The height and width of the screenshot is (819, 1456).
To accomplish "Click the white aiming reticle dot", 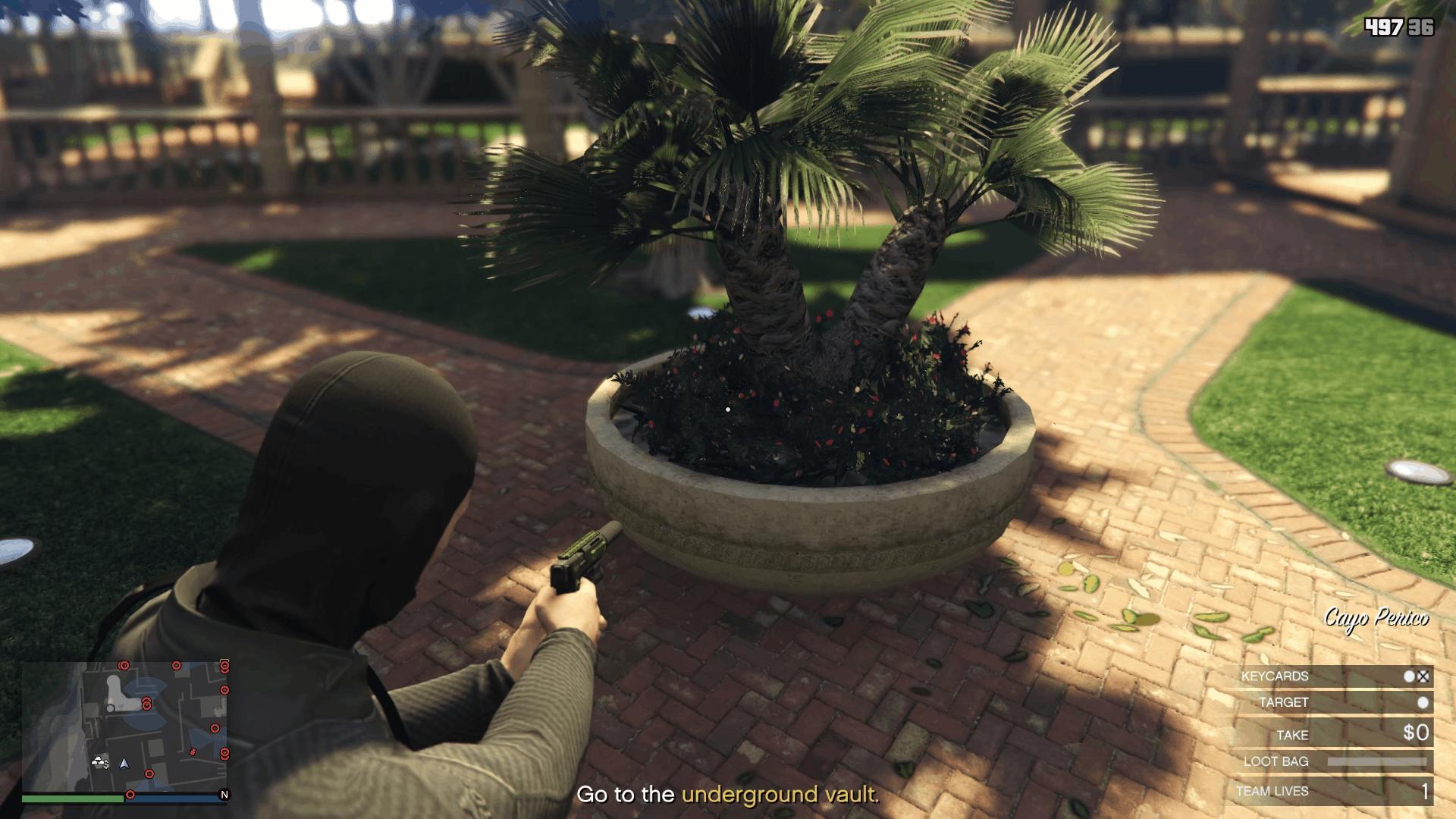I will [729, 408].
